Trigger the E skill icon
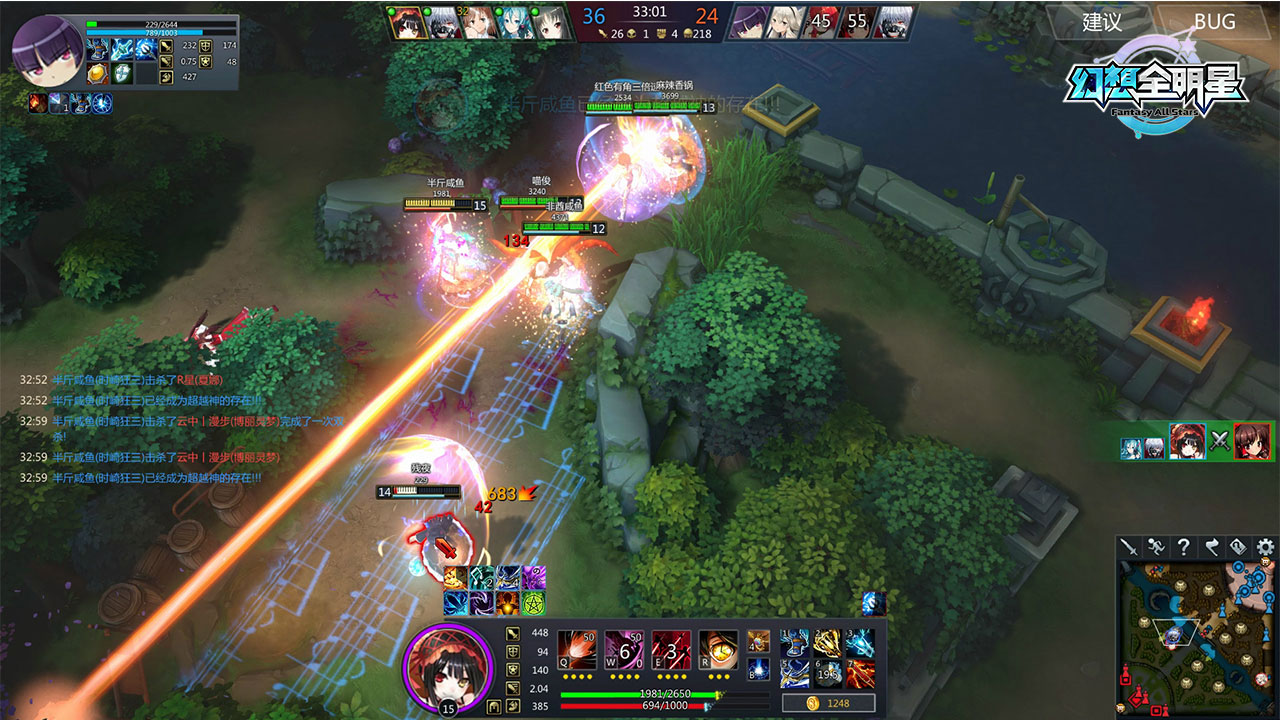Image resolution: width=1280 pixels, height=720 pixels. pos(671,649)
